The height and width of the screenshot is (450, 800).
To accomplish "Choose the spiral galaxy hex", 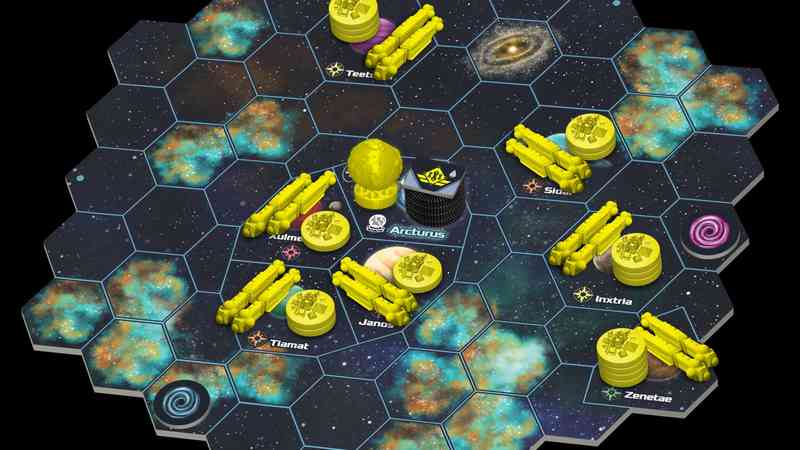I will click(513, 50).
